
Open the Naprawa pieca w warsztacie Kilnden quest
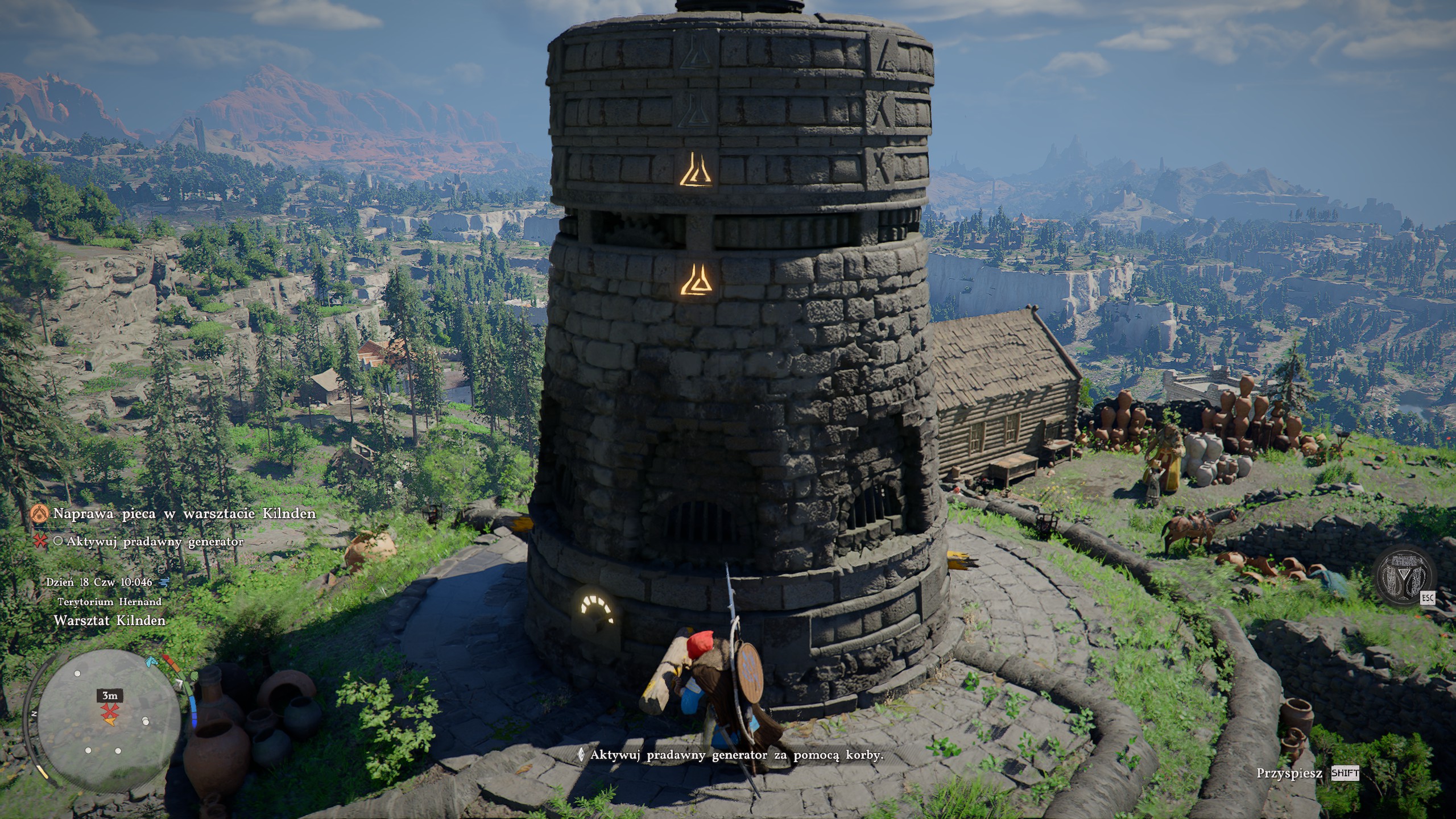click(x=184, y=514)
